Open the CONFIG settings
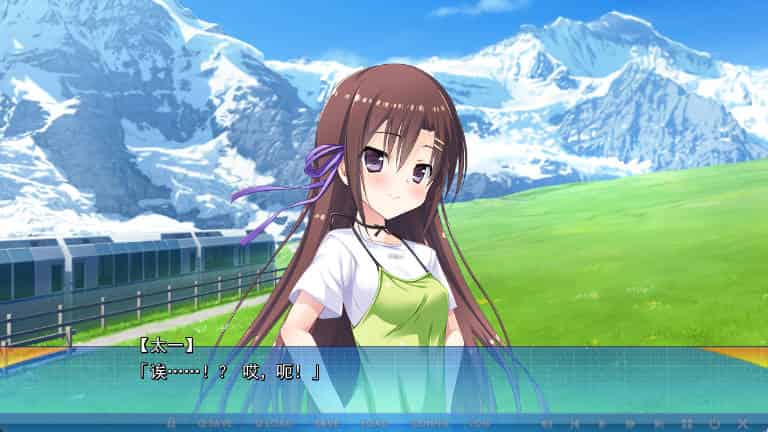The width and height of the screenshot is (768, 432). pos(430,423)
